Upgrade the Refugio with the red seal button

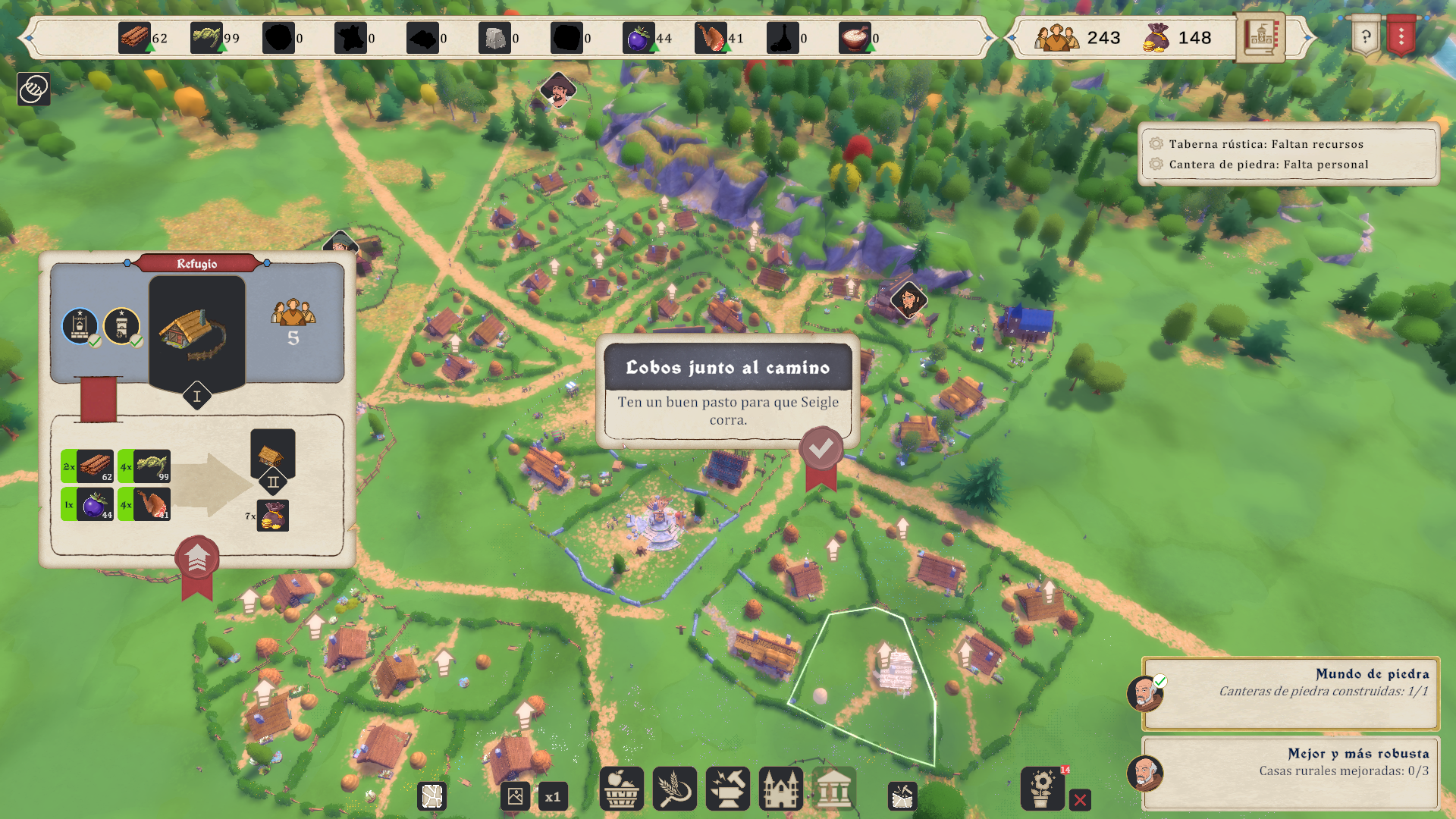tap(197, 559)
